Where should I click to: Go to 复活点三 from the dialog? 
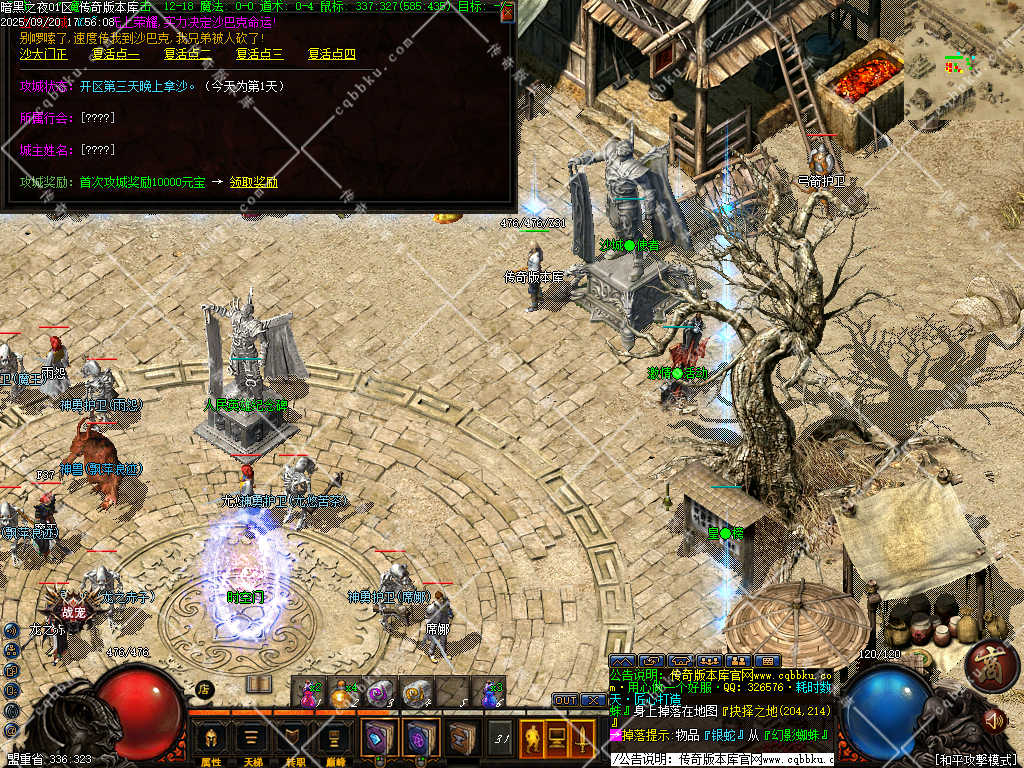[259, 54]
